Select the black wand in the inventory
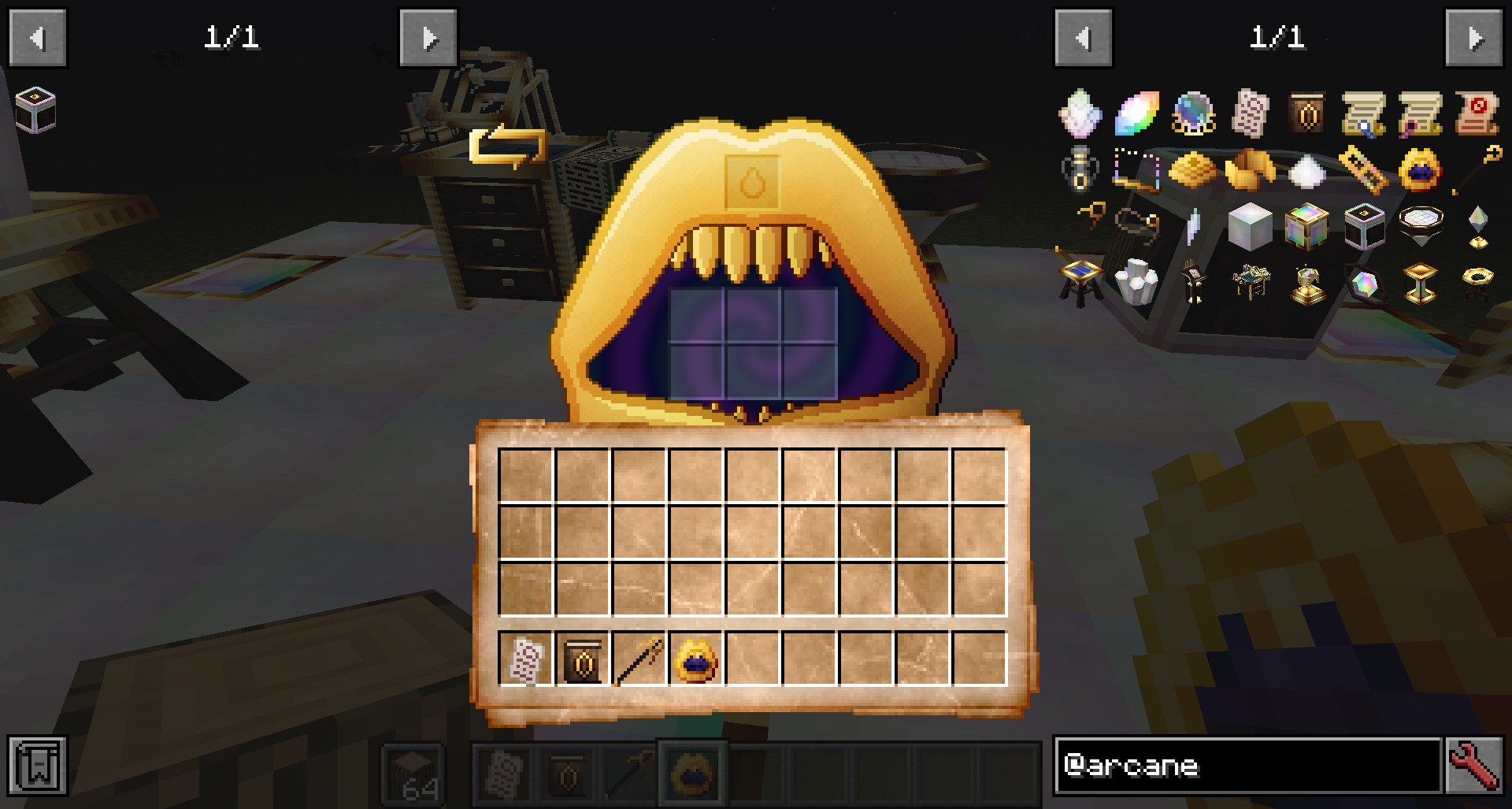1512x809 pixels. point(639,659)
